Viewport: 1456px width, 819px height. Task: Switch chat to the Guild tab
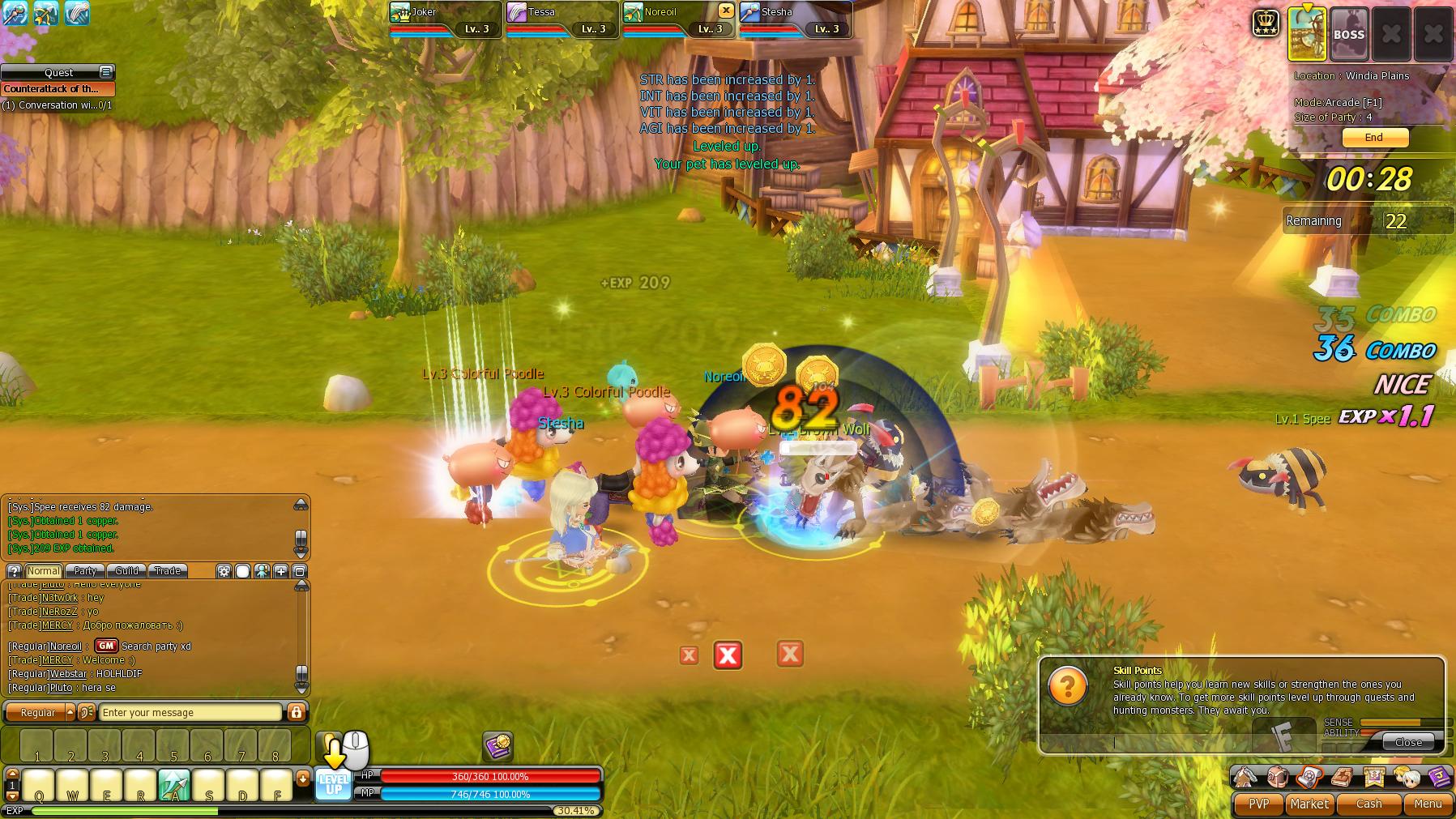[x=126, y=571]
